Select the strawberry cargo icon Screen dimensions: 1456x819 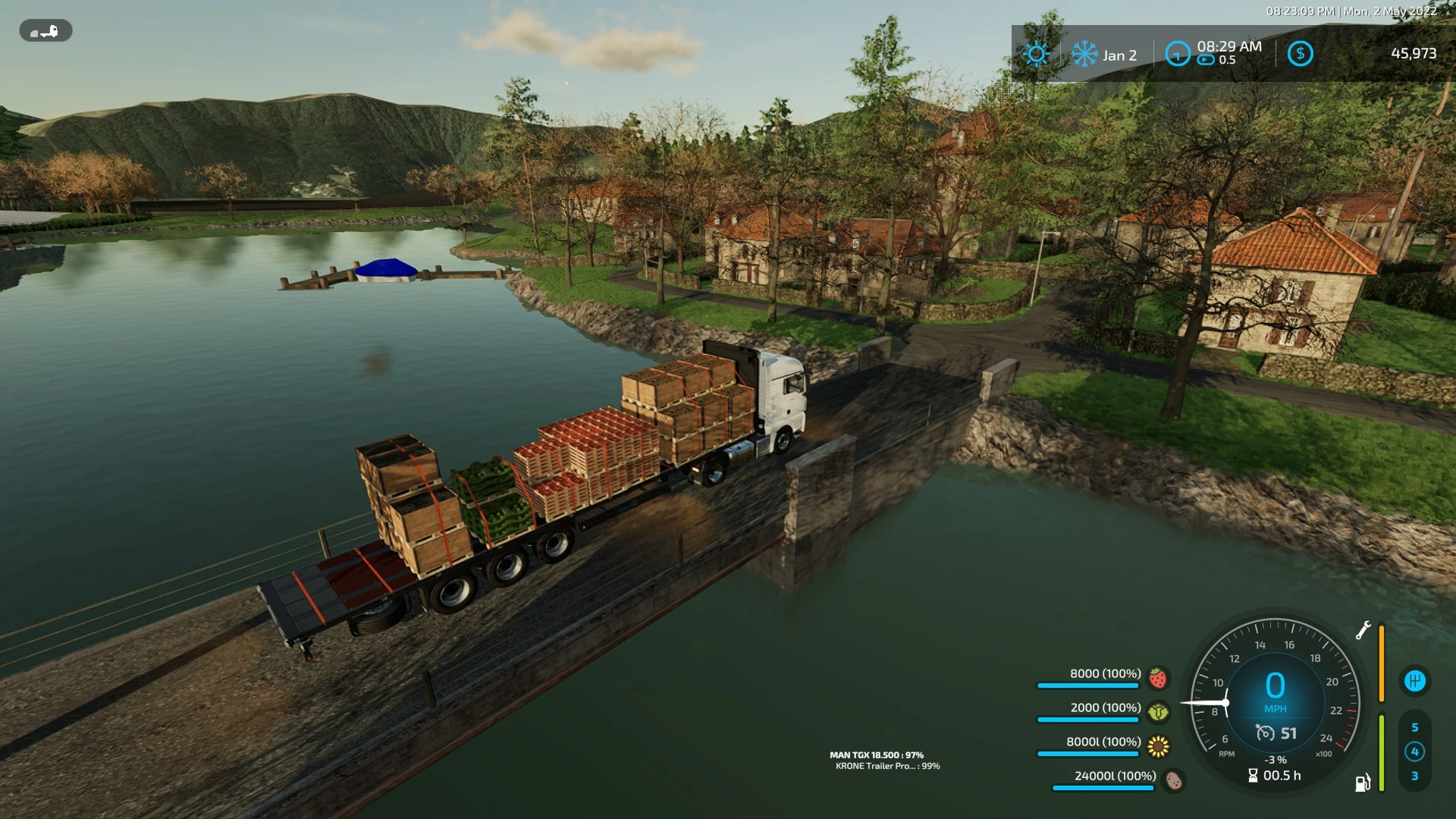tap(1157, 677)
